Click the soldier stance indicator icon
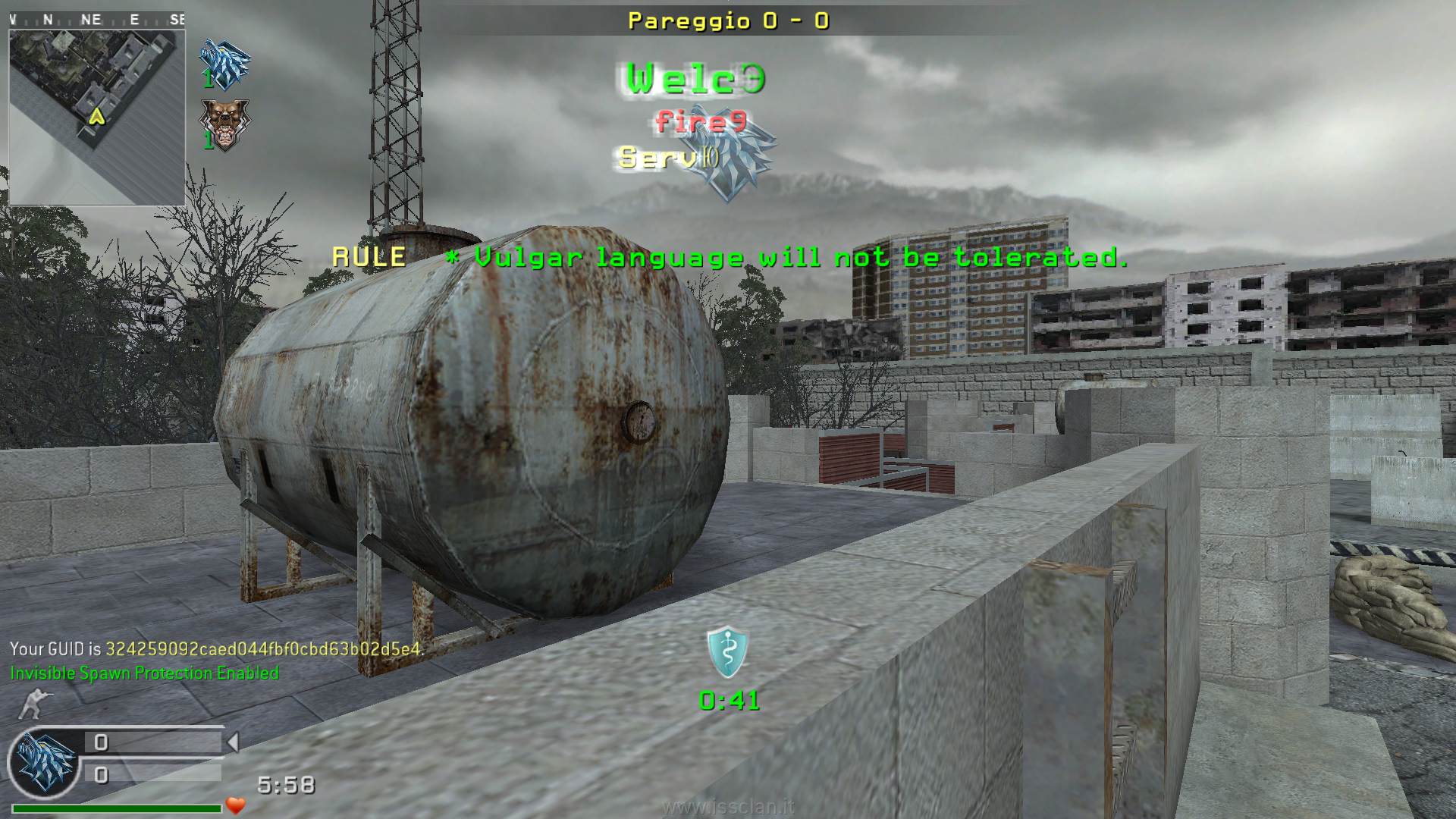The image size is (1456, 819). [32, 704]
